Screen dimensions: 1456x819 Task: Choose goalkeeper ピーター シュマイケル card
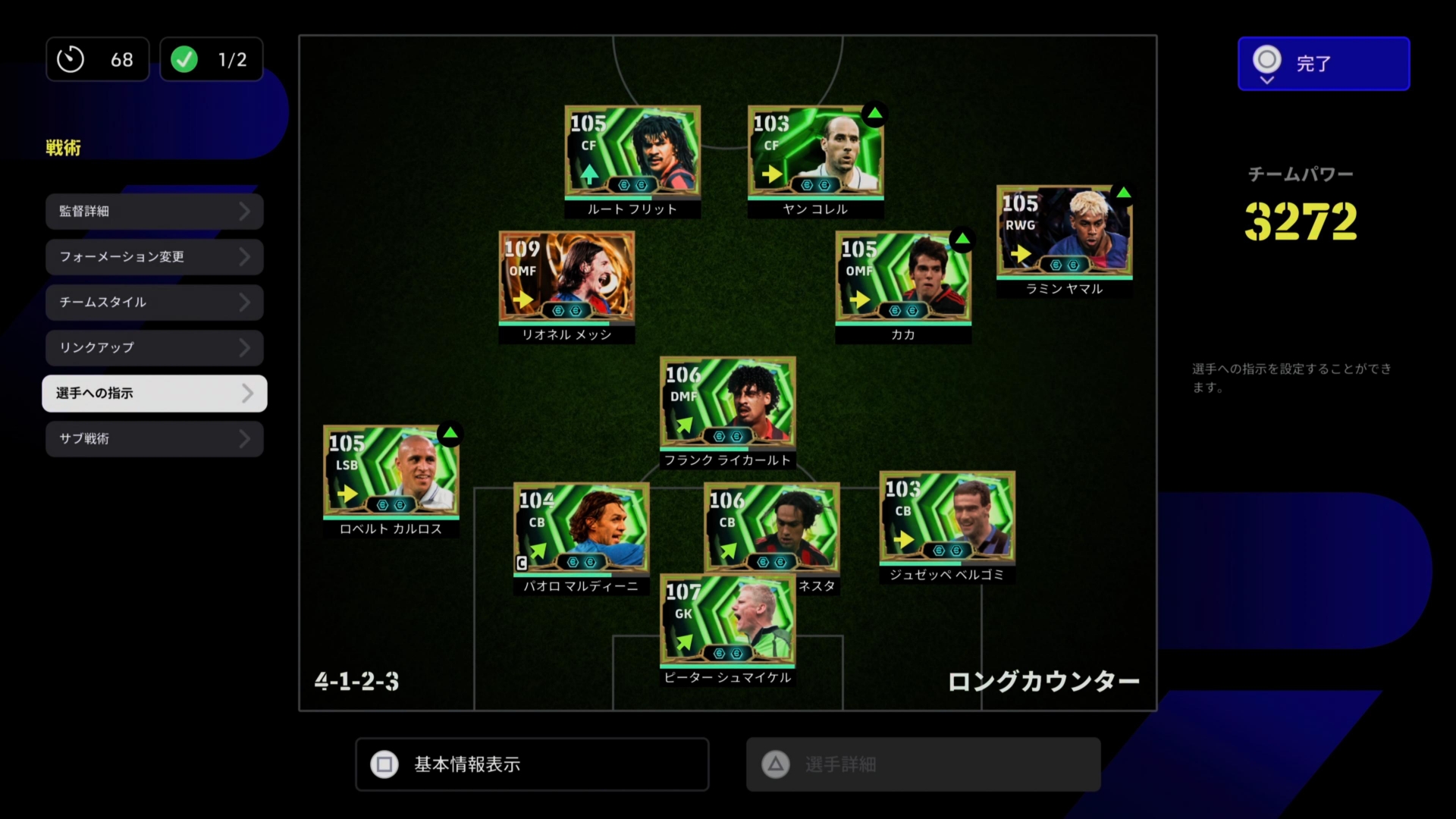click(x=727, y=622)
